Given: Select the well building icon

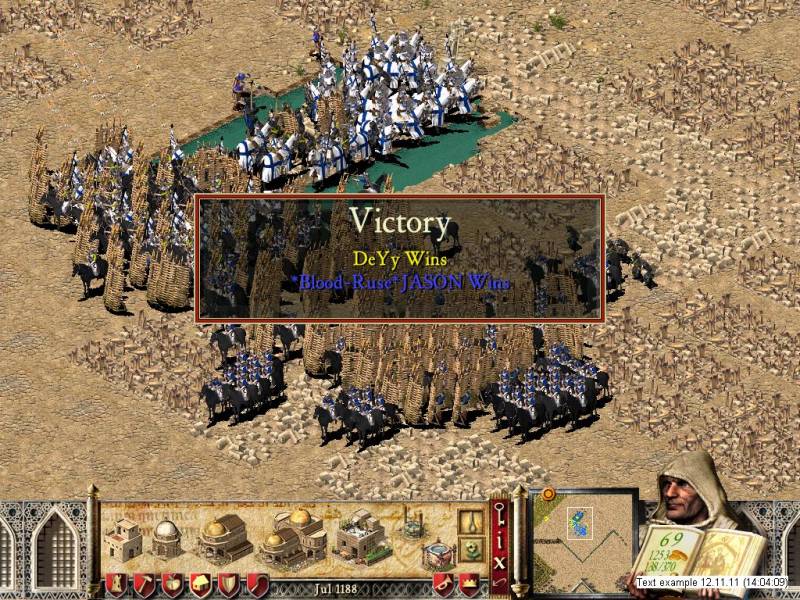Looking at the screenshot, I should click(413, 523).
